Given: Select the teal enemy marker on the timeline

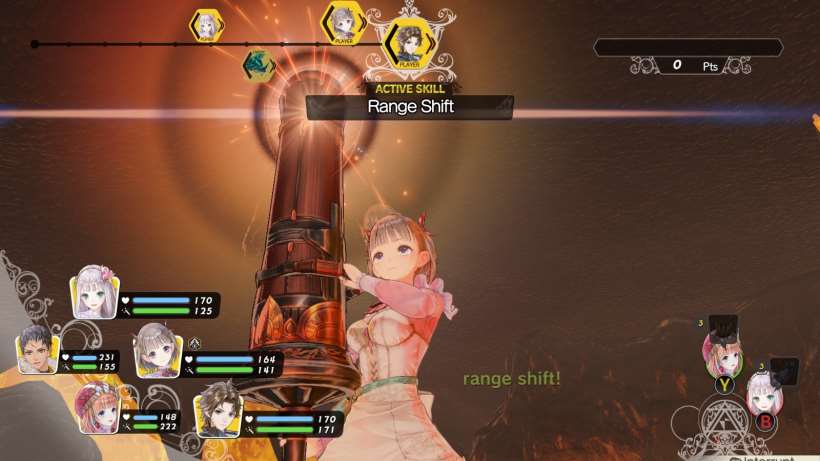Looking at the screenshot, I should click(259, 65).
